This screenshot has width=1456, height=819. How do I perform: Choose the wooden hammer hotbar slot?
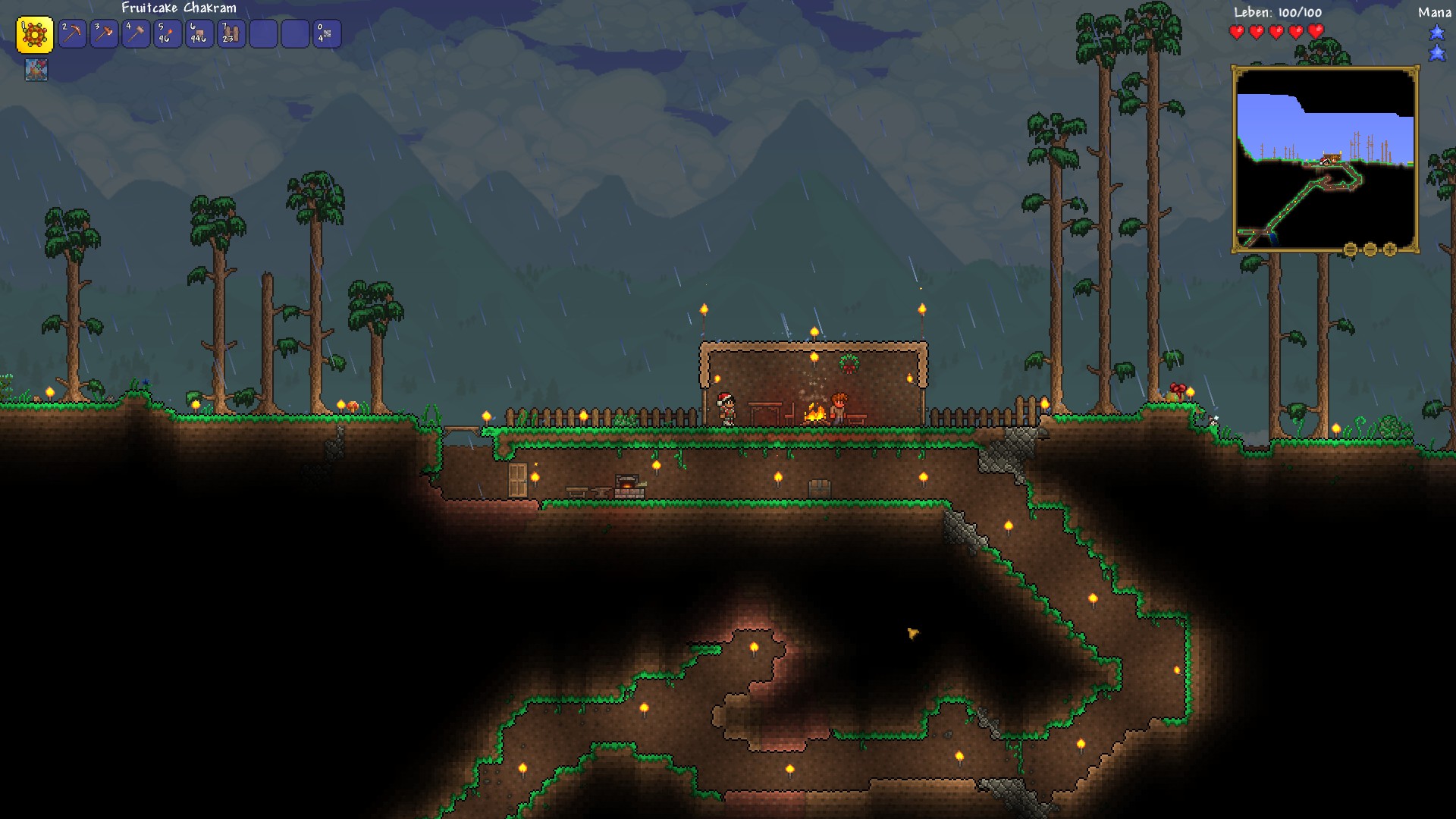(x=136, y=34)
